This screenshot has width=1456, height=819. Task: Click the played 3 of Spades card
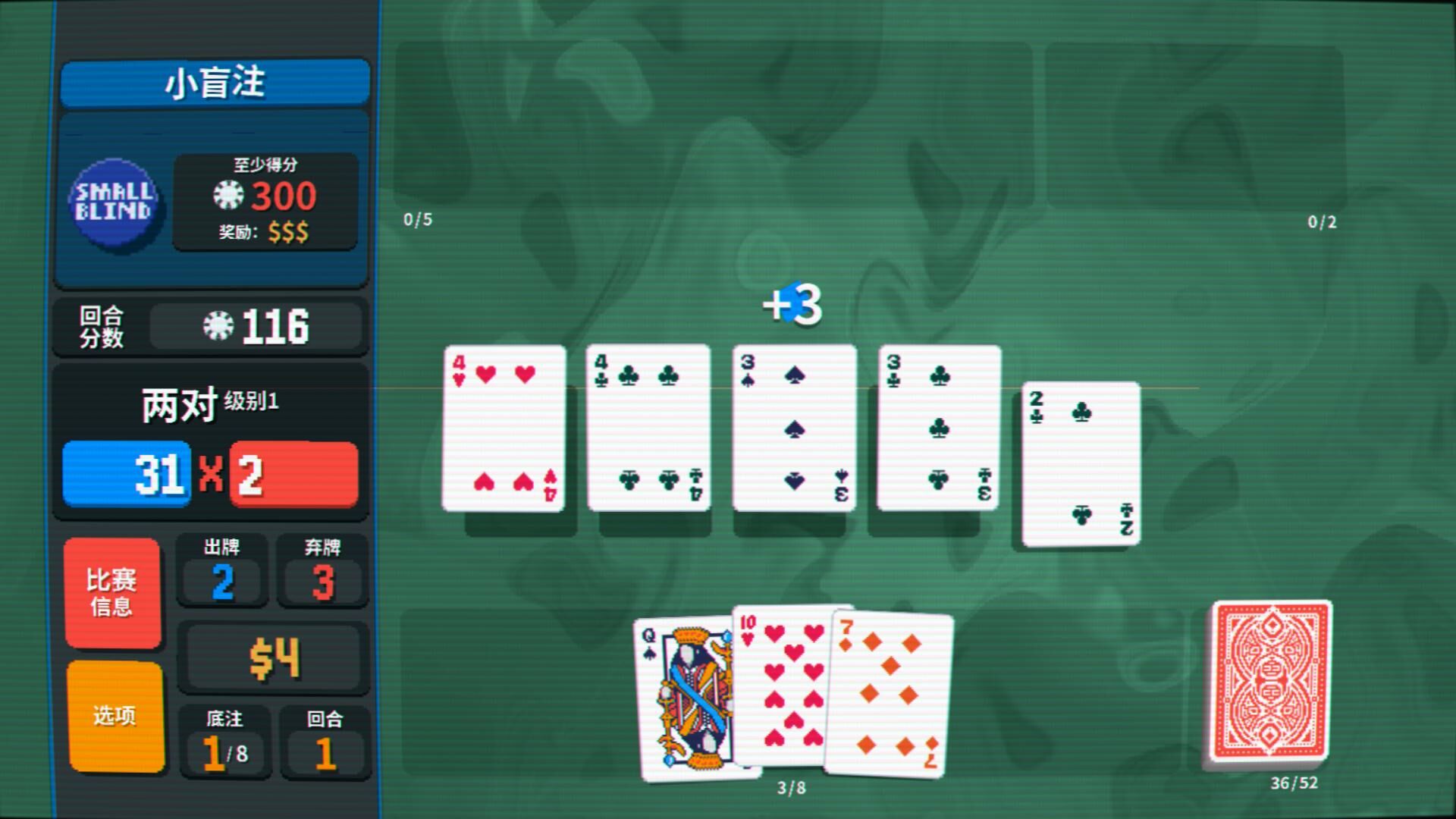coord(794,428)
